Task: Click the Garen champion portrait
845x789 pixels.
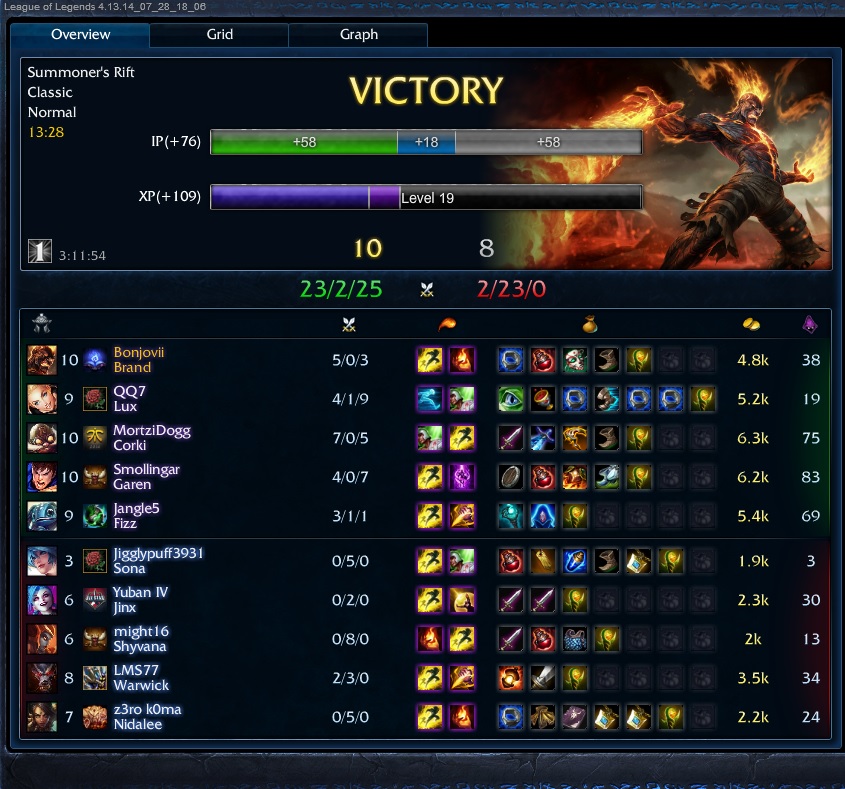Action: 42,477
